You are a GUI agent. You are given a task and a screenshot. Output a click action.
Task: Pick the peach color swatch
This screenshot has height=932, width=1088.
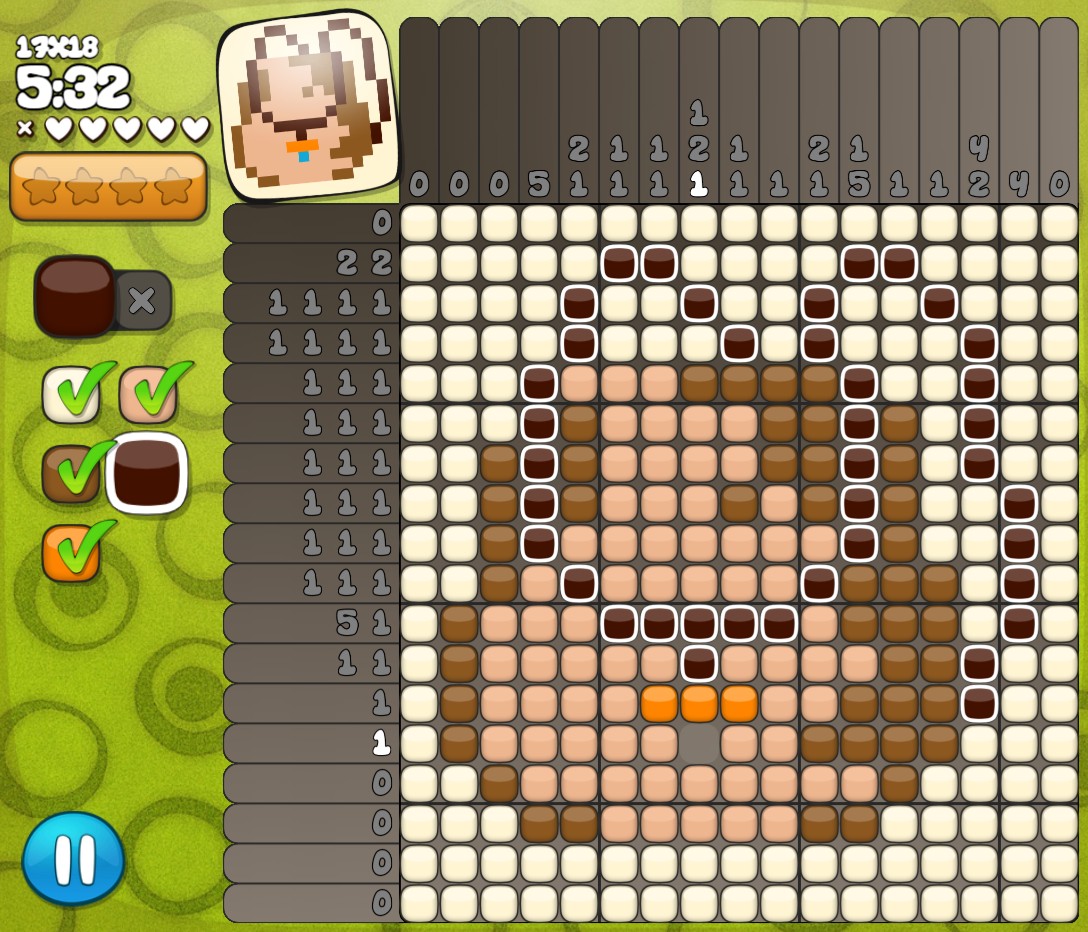point(148,394)
